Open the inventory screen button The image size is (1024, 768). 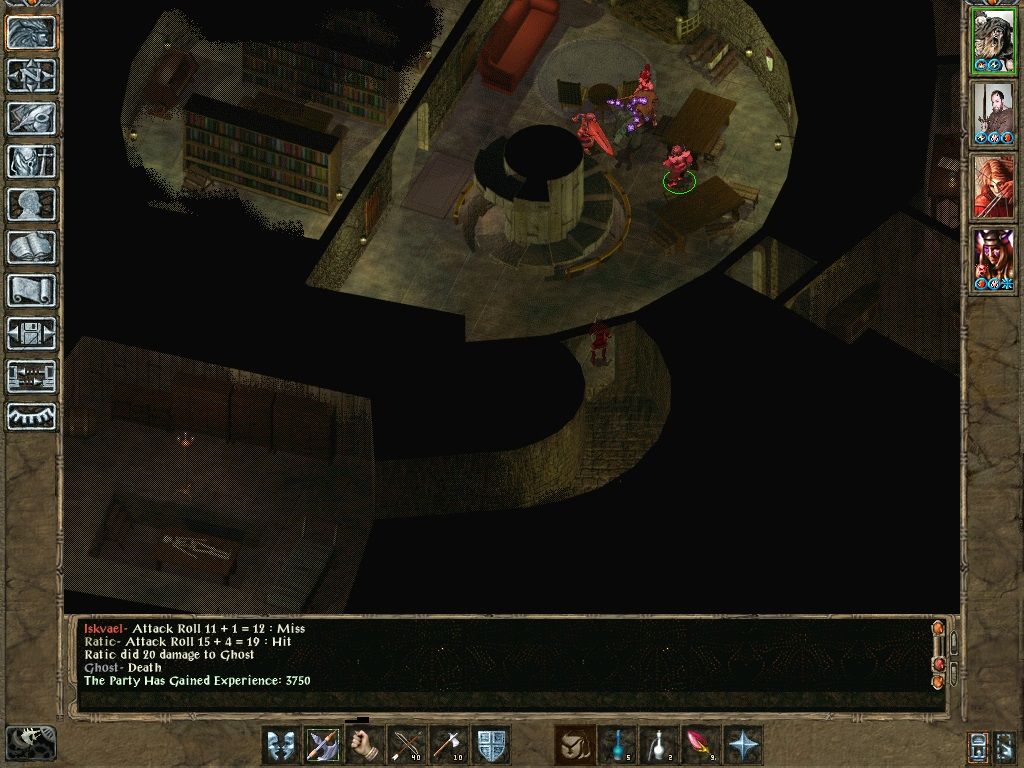click(x=32, y=161)
